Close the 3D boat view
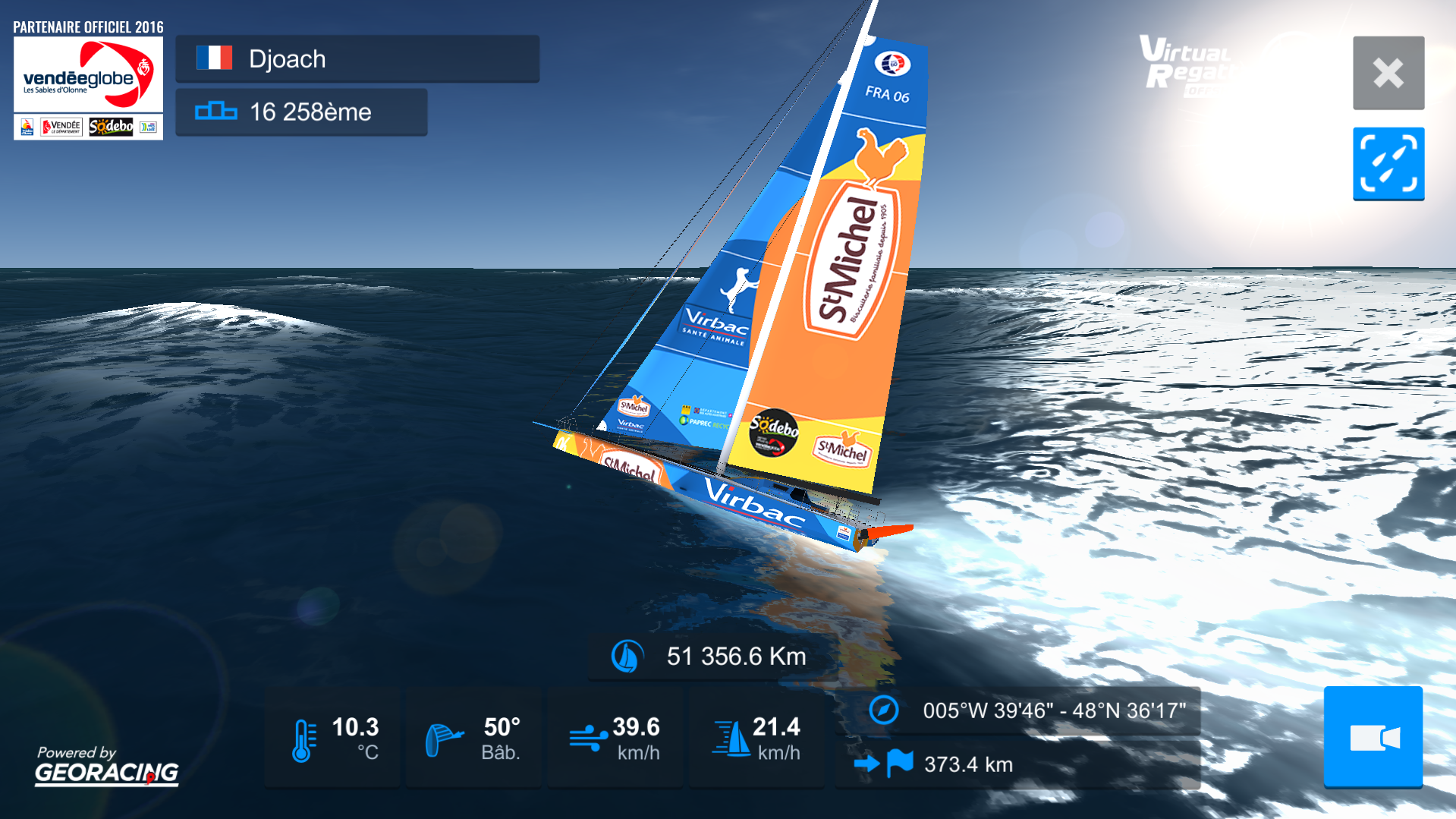This screenshot has height=819, width=1456. point(1388,73)
